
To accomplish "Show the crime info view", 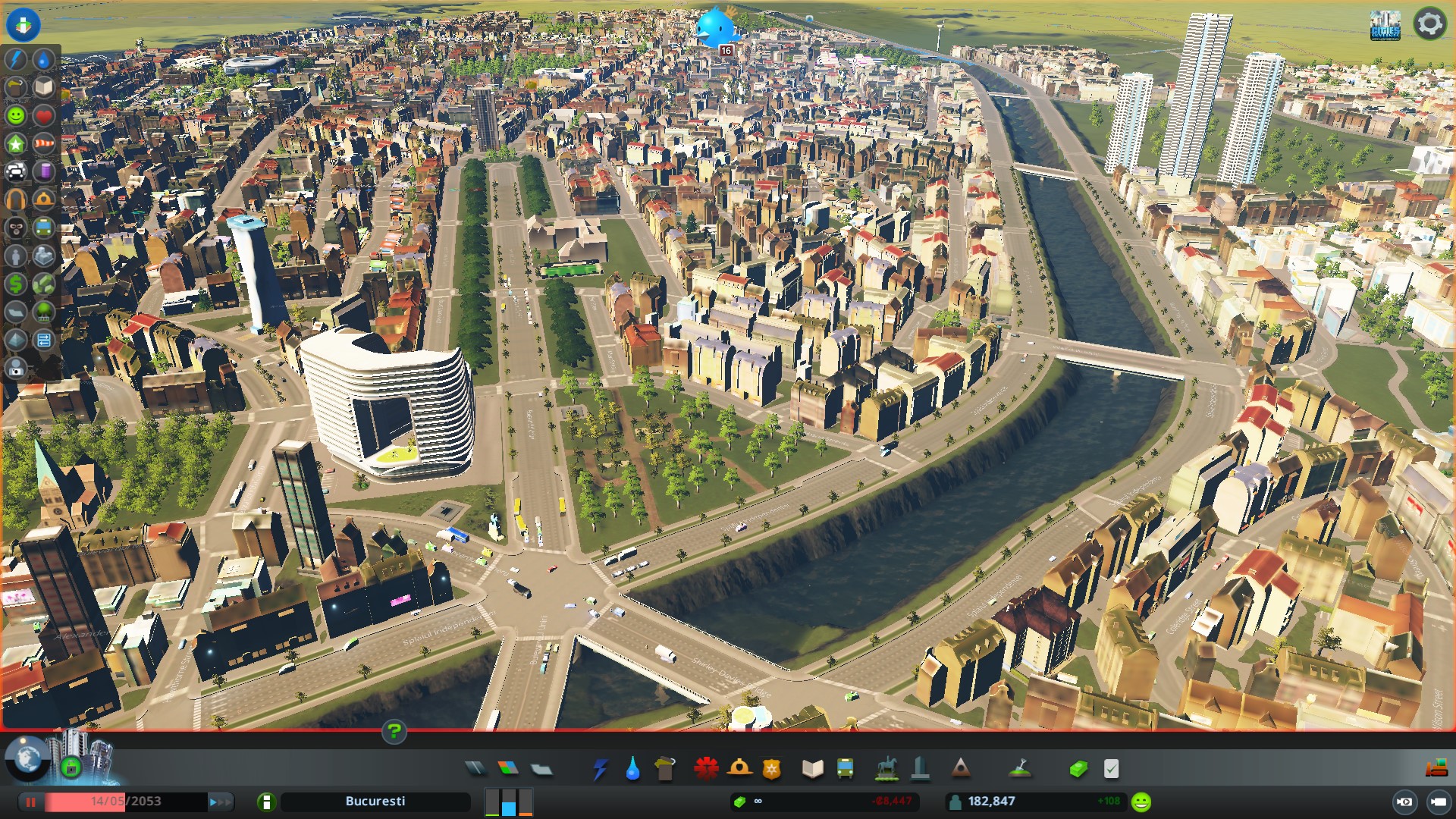I will point(16,227).
